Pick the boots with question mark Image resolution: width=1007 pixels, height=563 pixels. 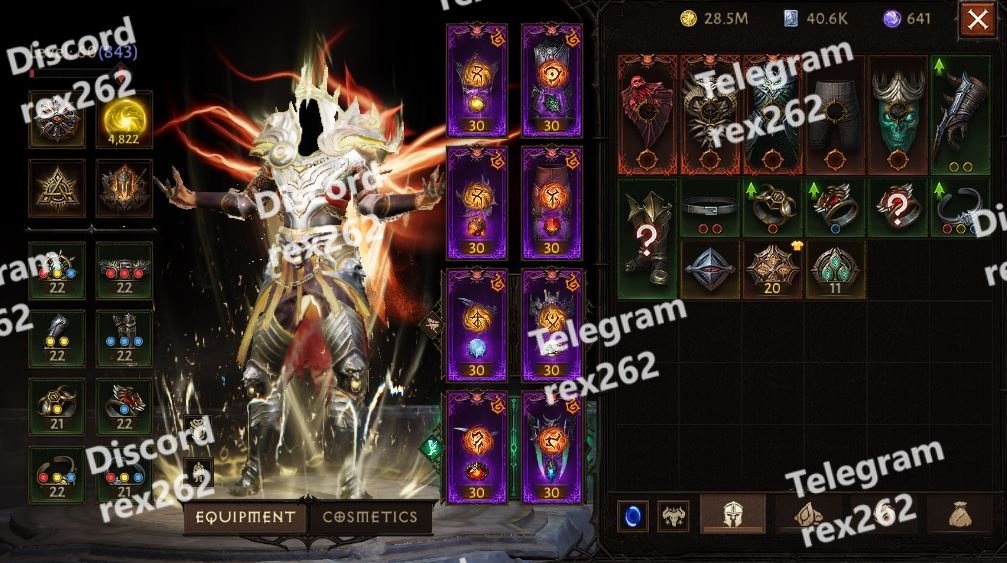pyautogui.click(x=648, y=238)
